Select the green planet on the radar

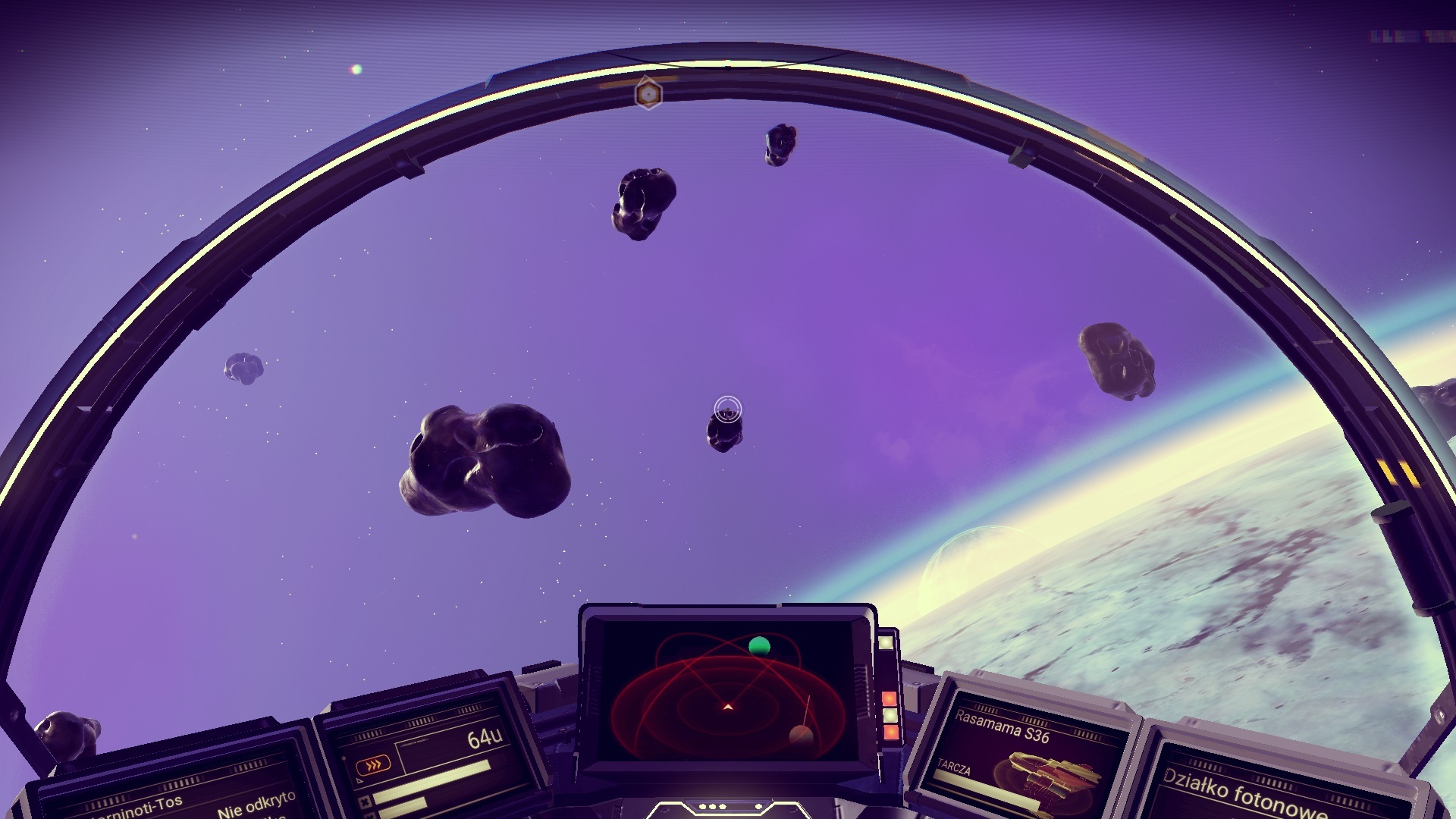point(759,646)
